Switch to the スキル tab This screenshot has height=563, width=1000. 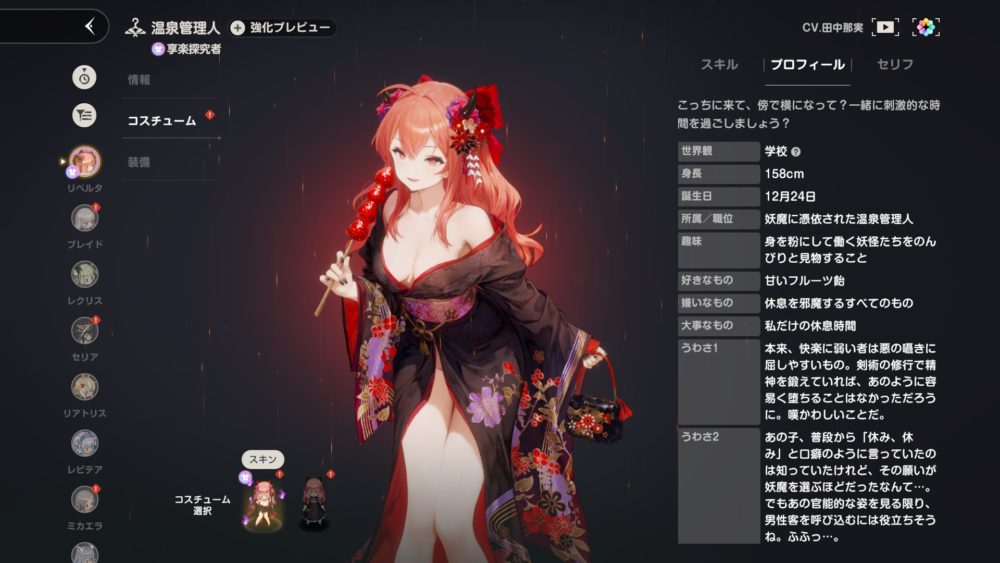pyautogui.click(x=719, y=65)
